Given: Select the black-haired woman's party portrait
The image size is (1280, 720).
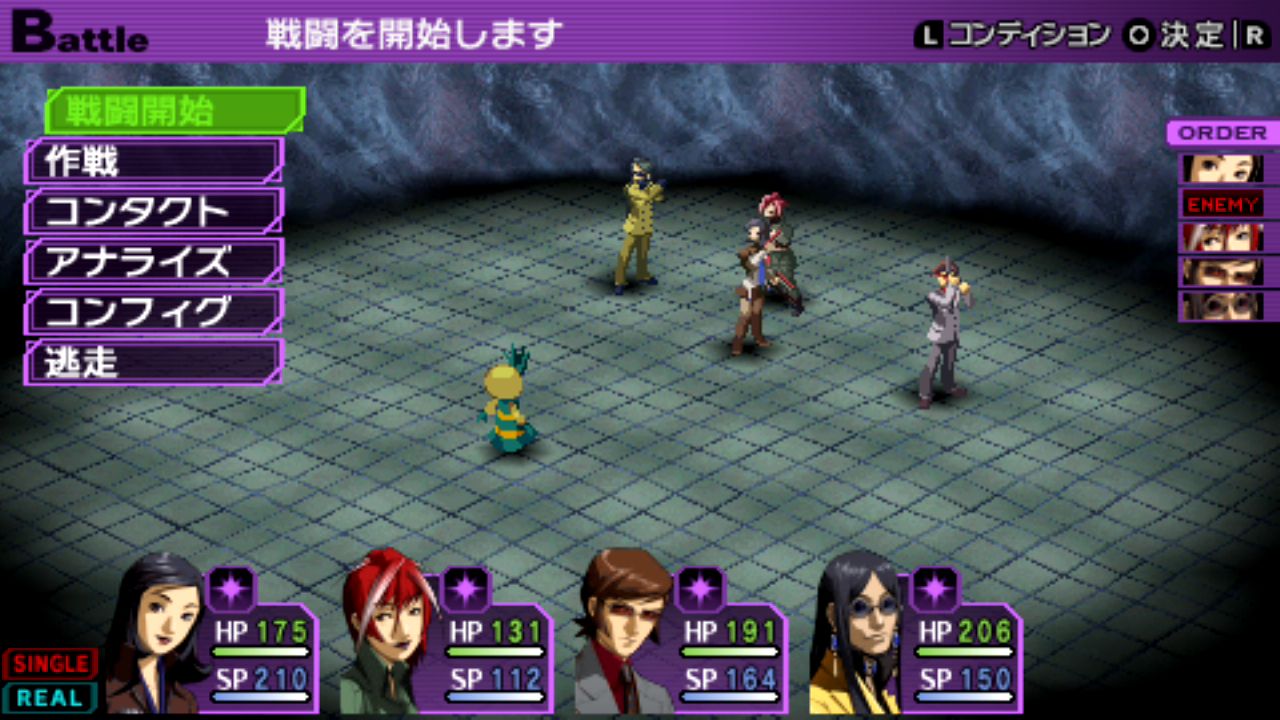Looking at the screenshot, I should pos(155,635).
